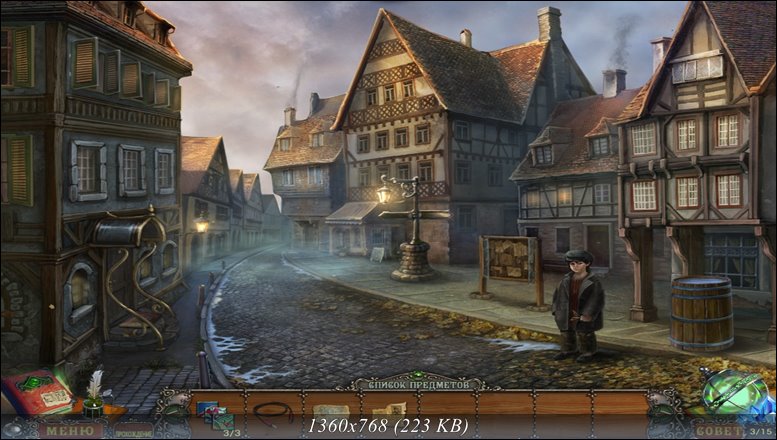The image size is (777, 440).
Task: Select the picture cards inventory slot
Action: (x=213, y=412)
